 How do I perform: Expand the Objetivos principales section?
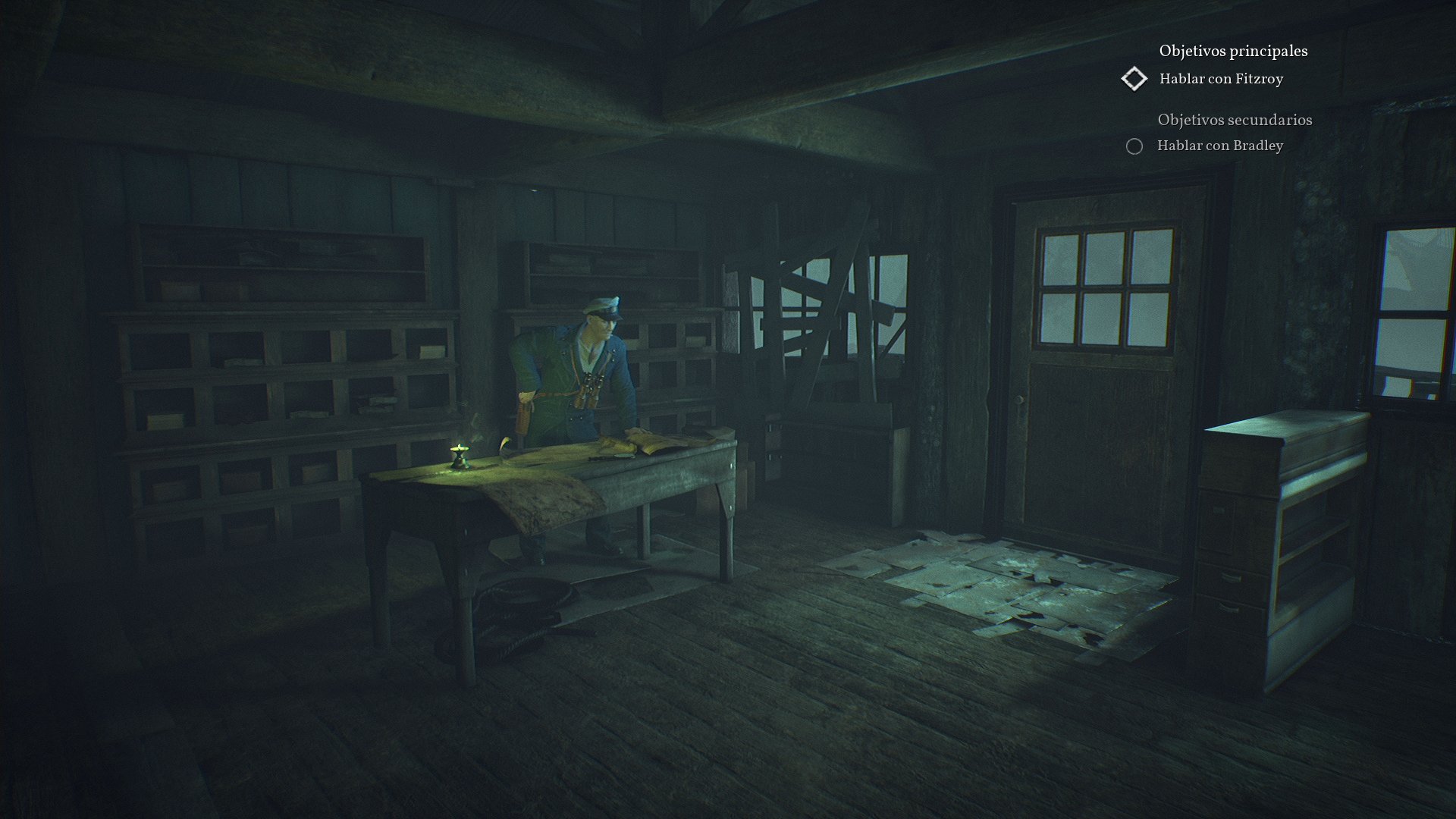pyautogui.click(x=1233, y=52)
